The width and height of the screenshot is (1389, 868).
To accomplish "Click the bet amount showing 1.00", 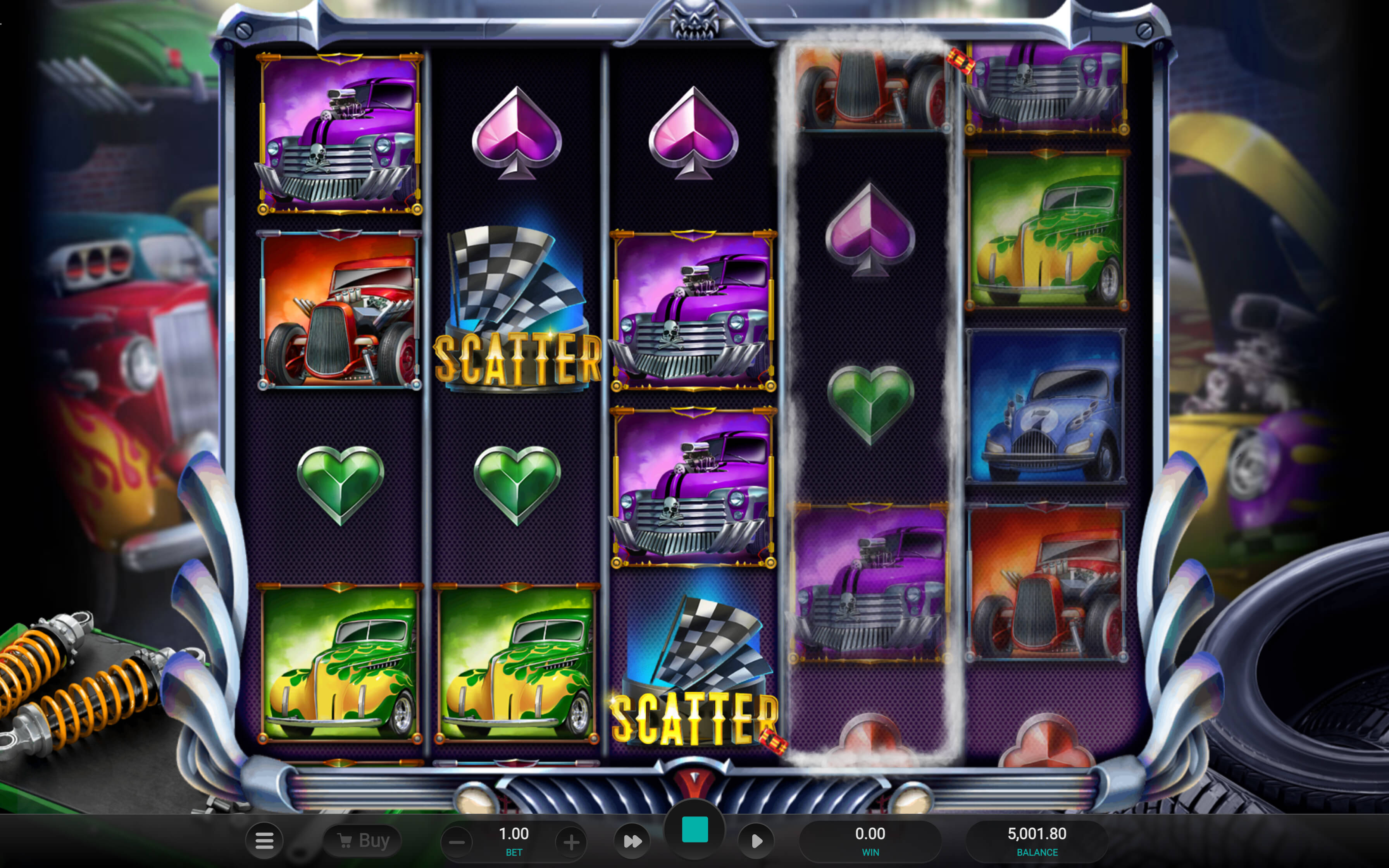I will click(x=514, y=834).
